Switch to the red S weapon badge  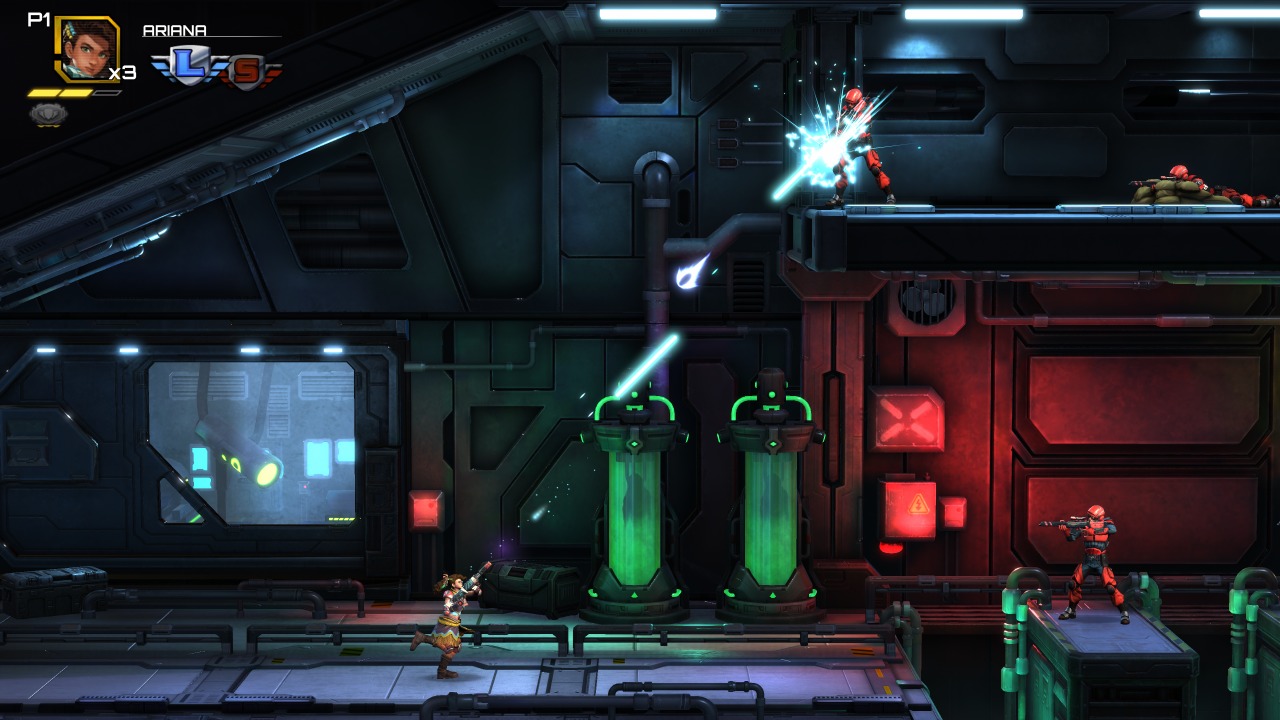pyautogui.click(x=245, y=71)
